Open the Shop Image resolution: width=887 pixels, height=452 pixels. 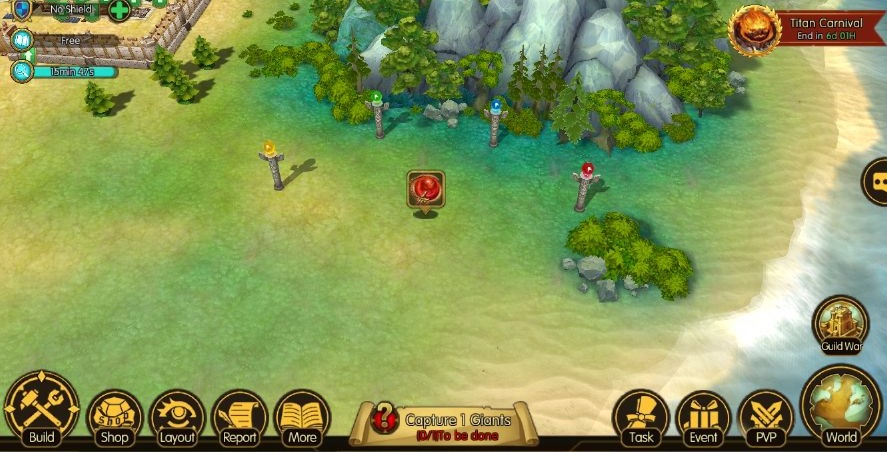115,416
